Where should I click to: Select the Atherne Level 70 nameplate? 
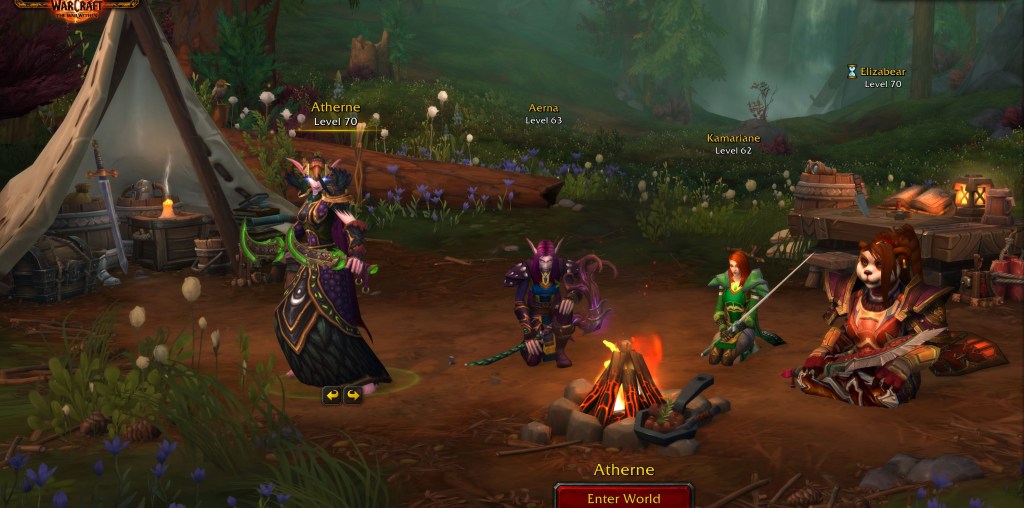pos(336,114)
